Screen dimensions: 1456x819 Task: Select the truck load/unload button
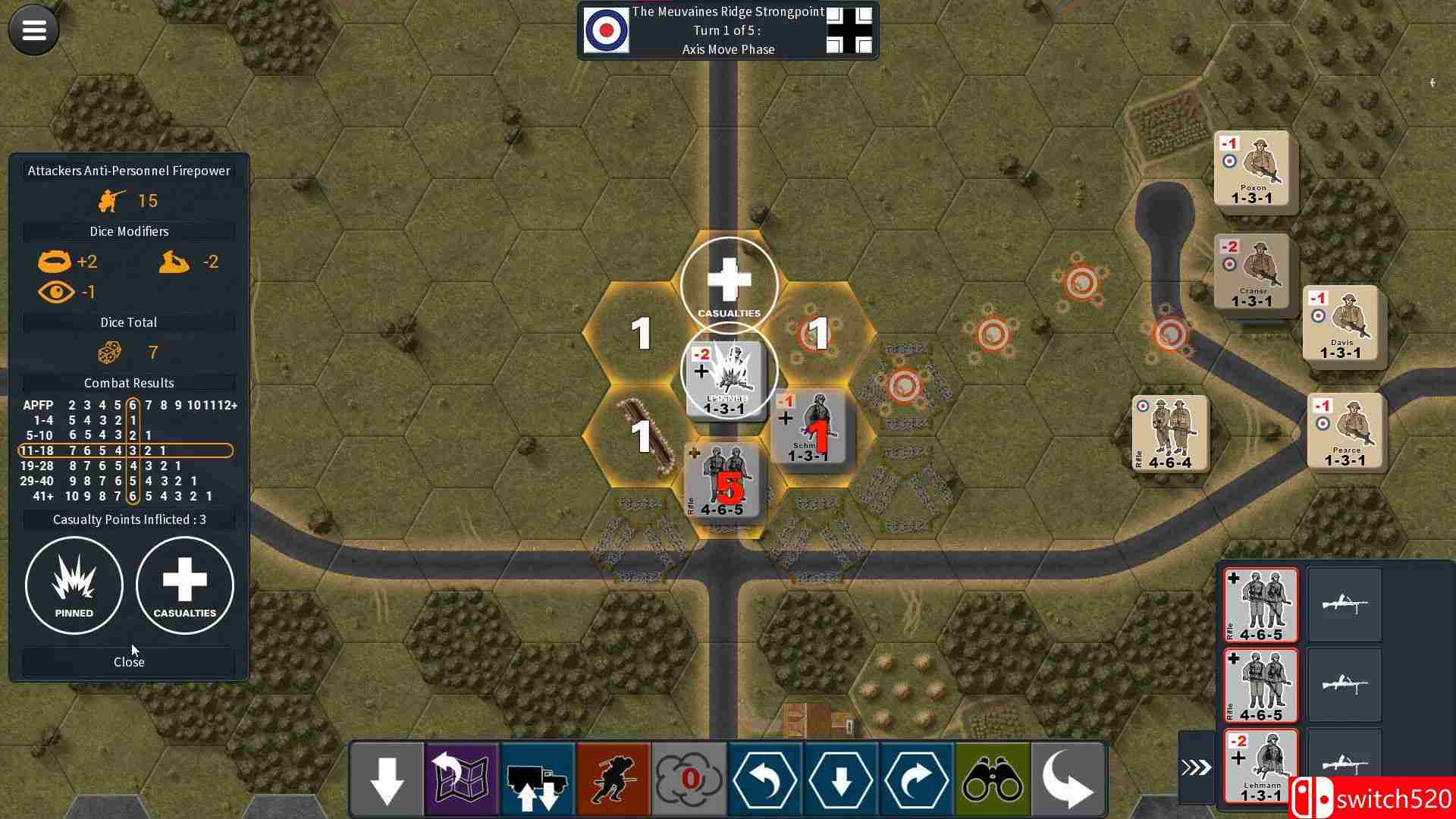pyautogui.click(x=538, y=780)
